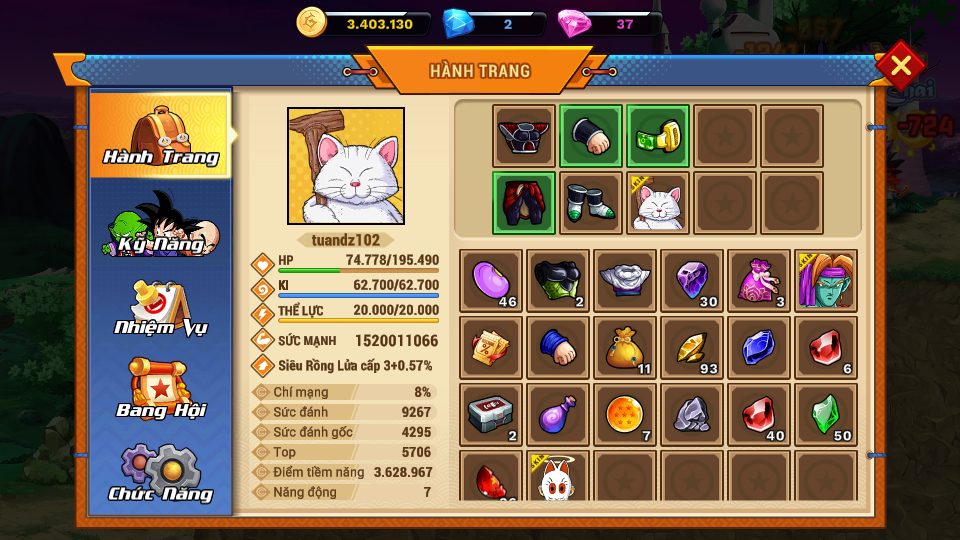The height and width of the screenshot is (540, 960).
Task: Select the green-skinned character avatar item
Action: (x=826, y=280)
